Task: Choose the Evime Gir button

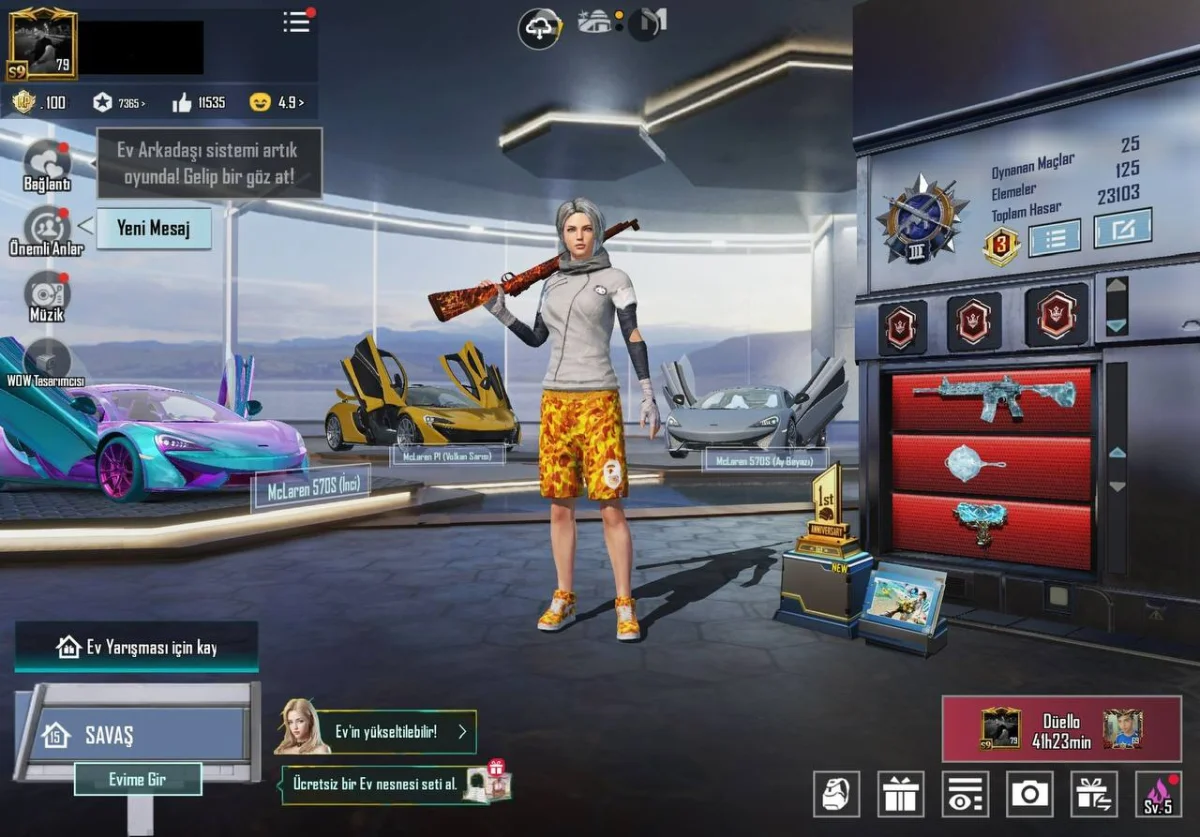Action: click(x=138, y=779)
